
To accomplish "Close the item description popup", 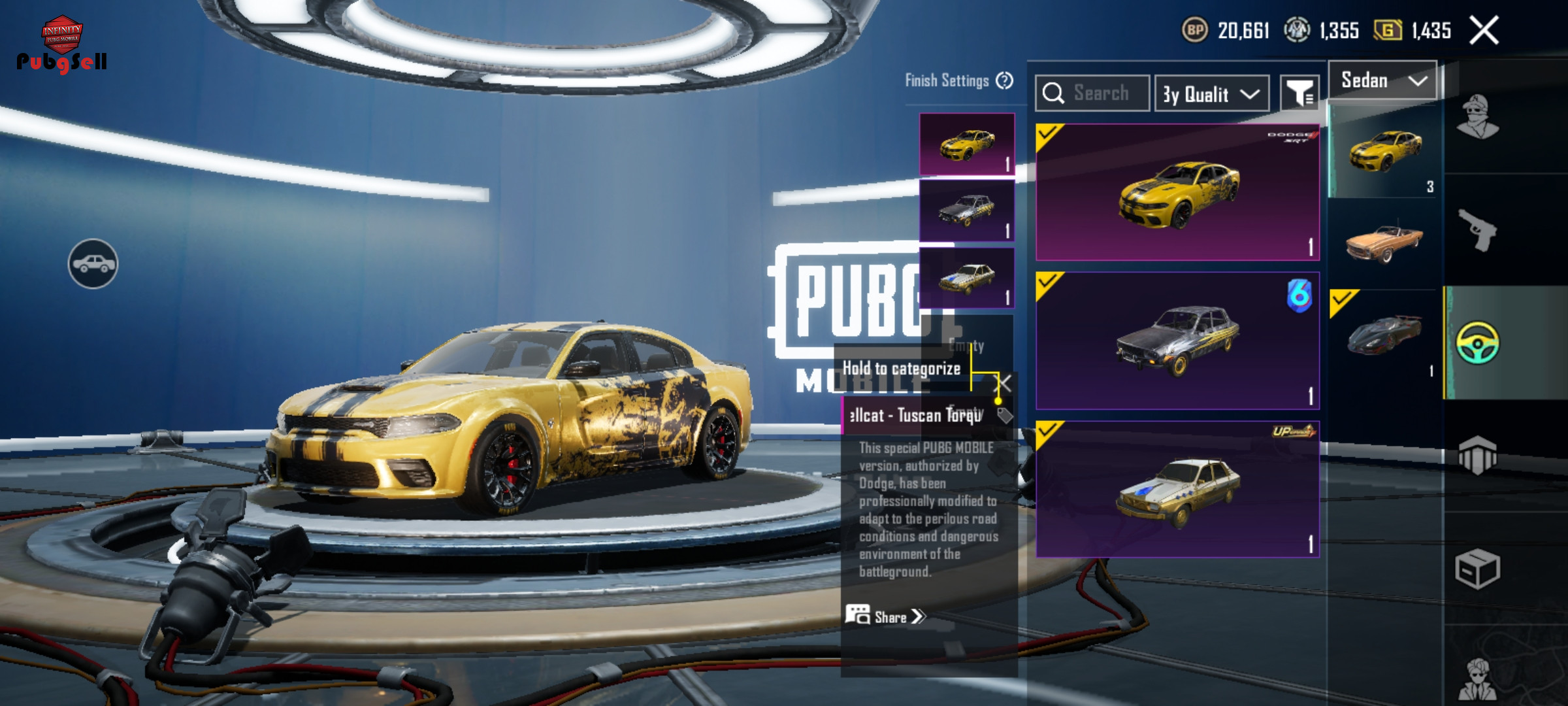I will (1003, 384).
